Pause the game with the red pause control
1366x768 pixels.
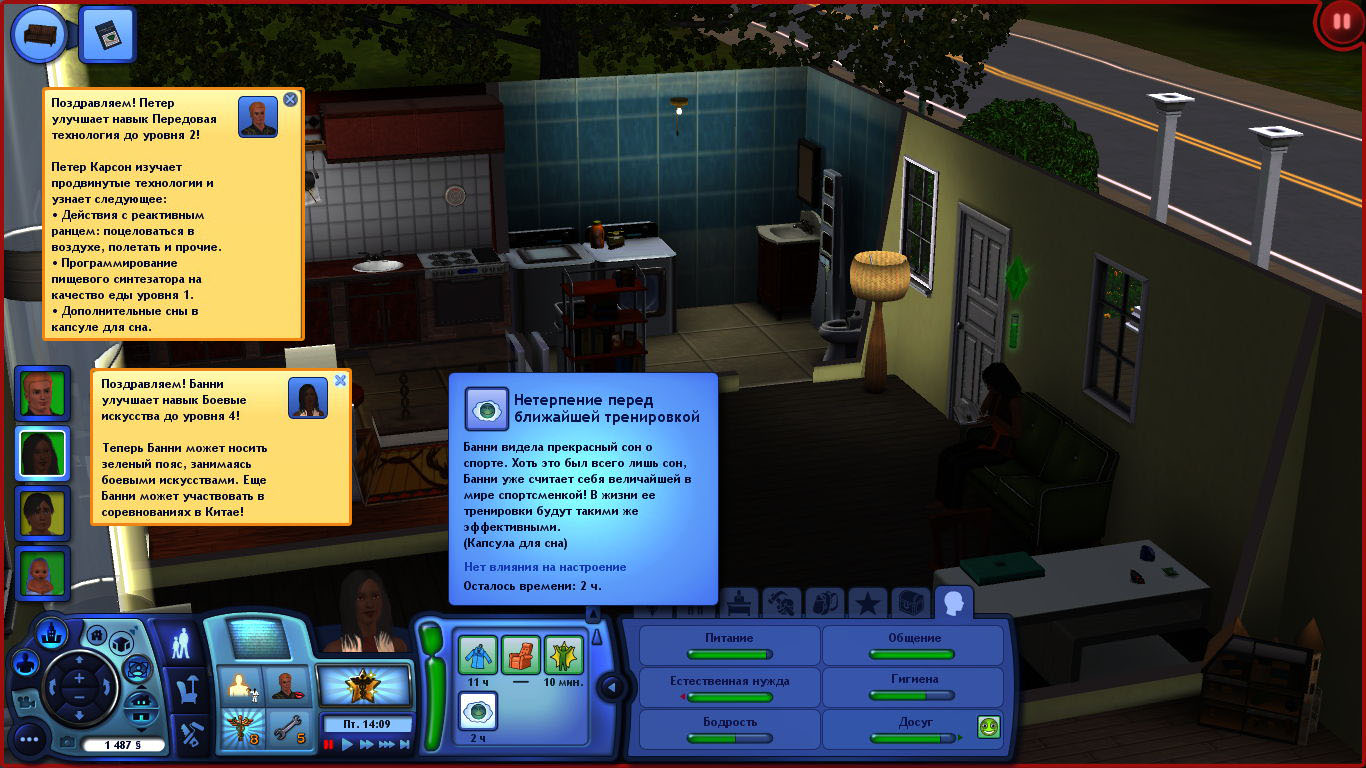tap(328, 745)
